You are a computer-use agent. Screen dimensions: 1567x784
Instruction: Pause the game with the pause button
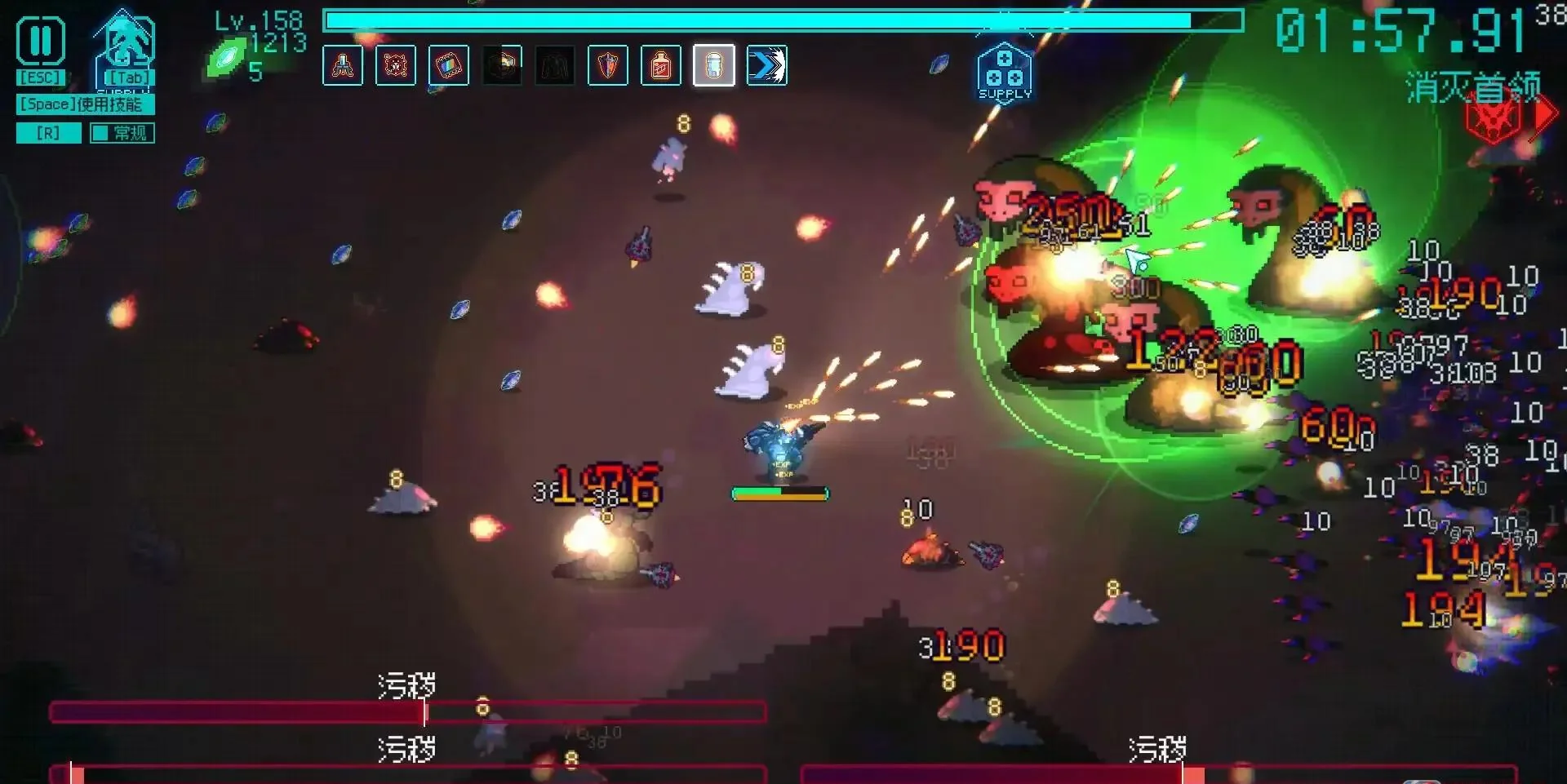point(41,41)
